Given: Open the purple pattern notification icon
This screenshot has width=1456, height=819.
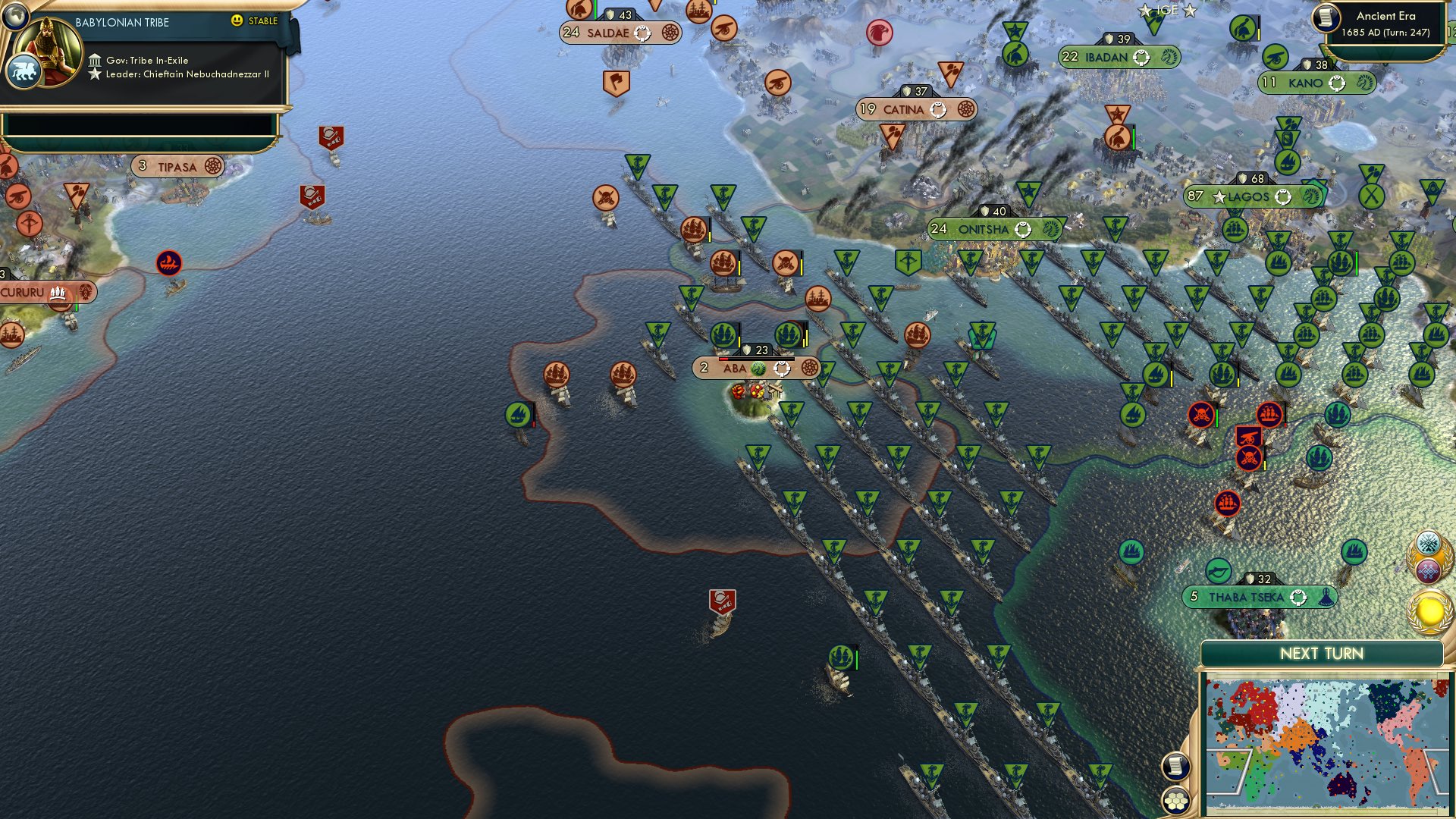Looking at the screenshot, I should click(1429, 570).
